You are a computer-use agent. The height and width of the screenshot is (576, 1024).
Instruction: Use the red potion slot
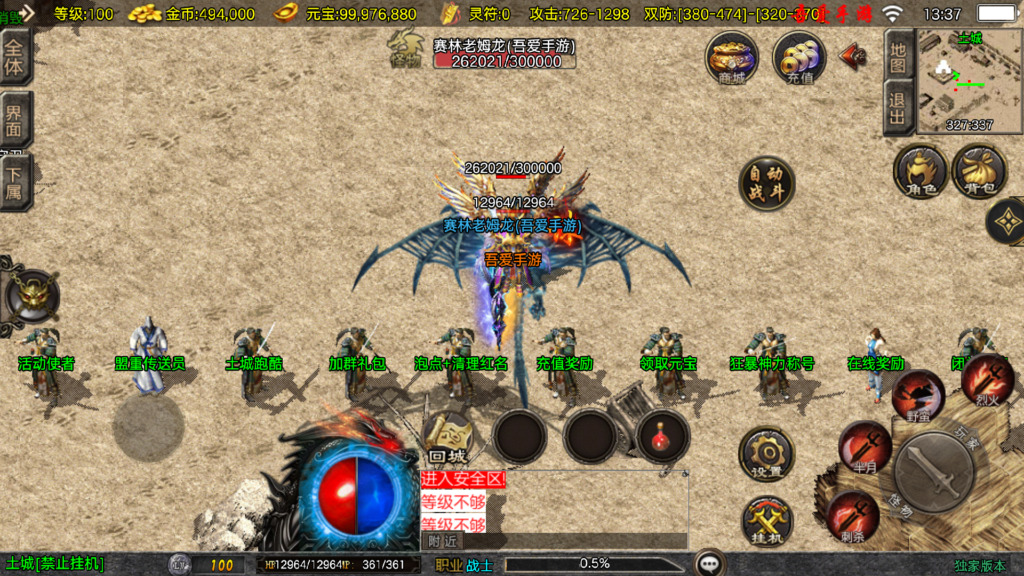[662, 437]
